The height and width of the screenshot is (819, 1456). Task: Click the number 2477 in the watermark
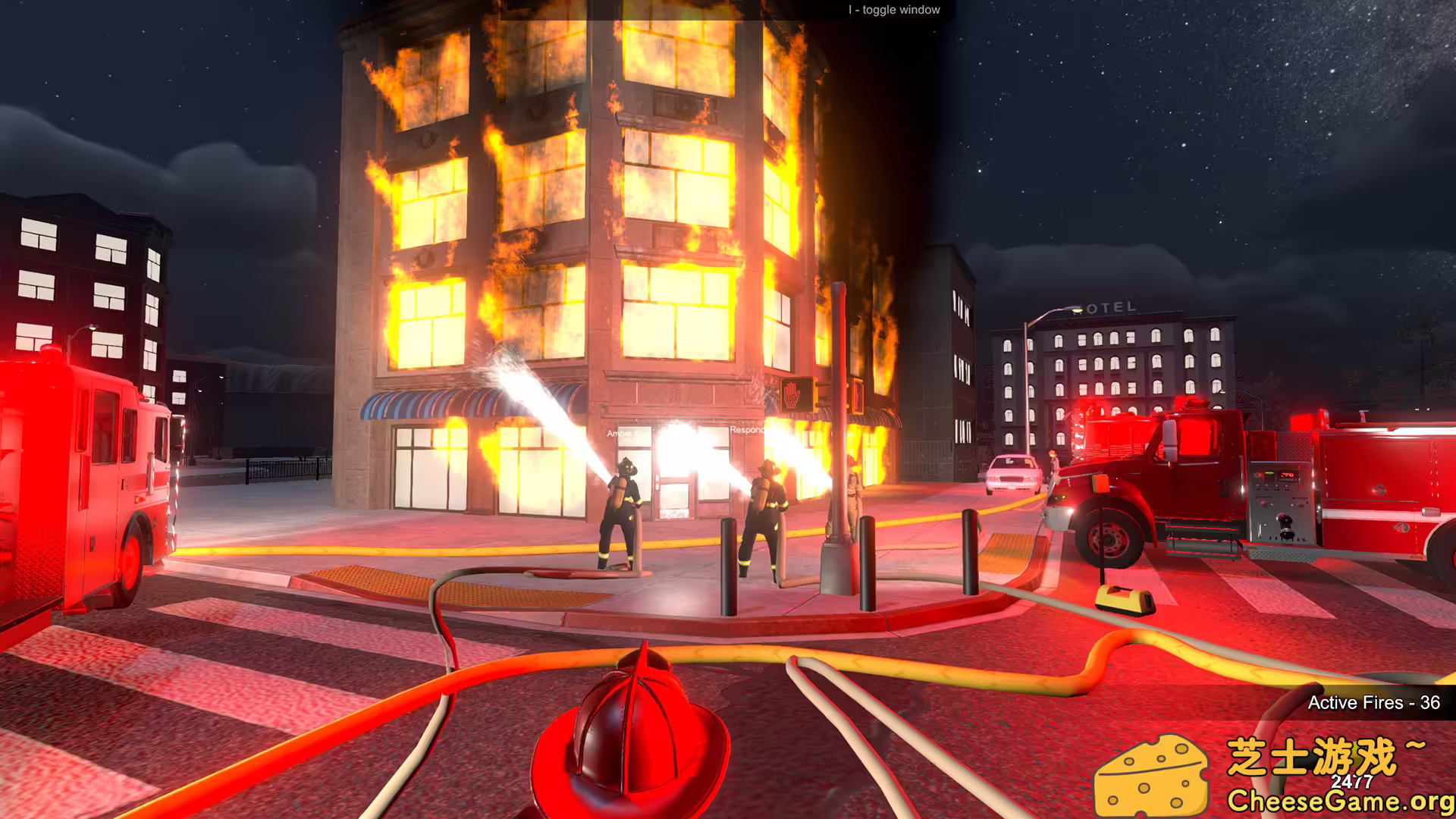pyautogui.click(x=1351, y=781)
